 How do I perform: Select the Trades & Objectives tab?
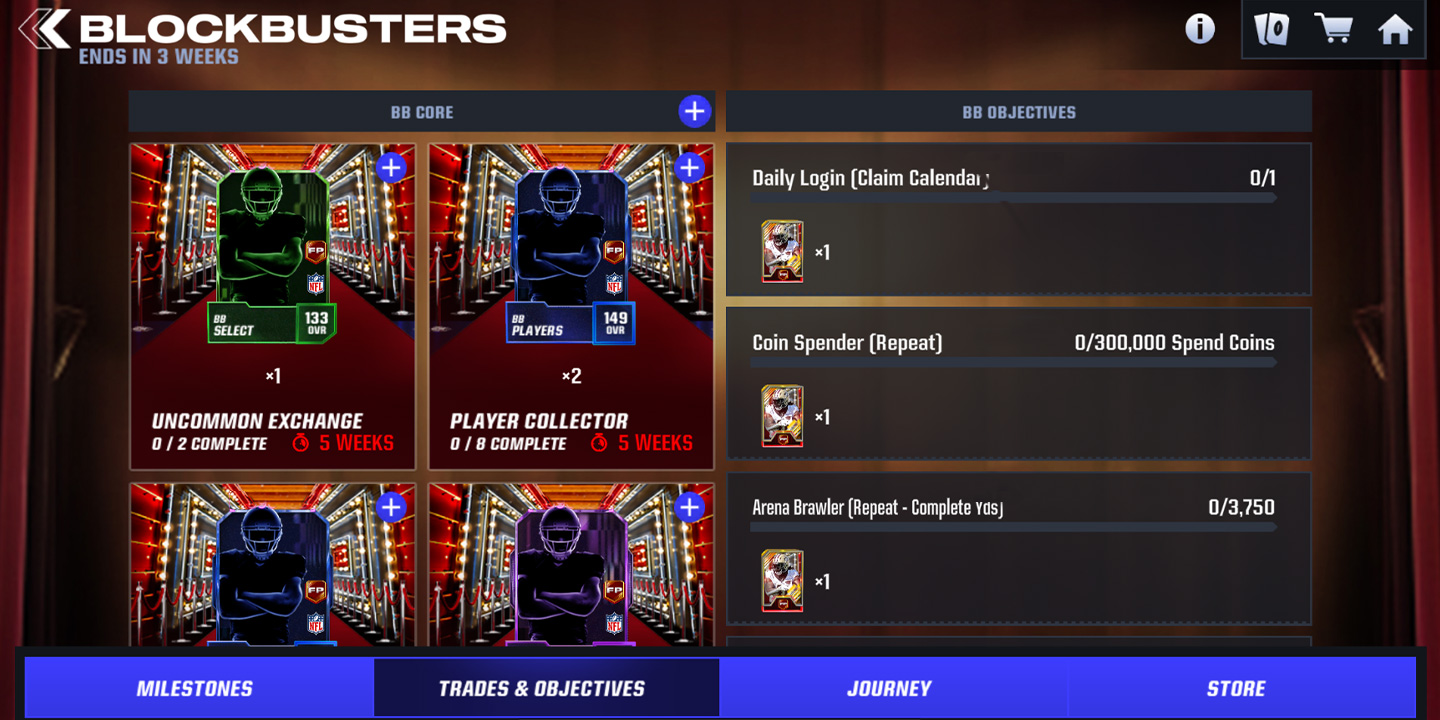click(x=546, y=688)
